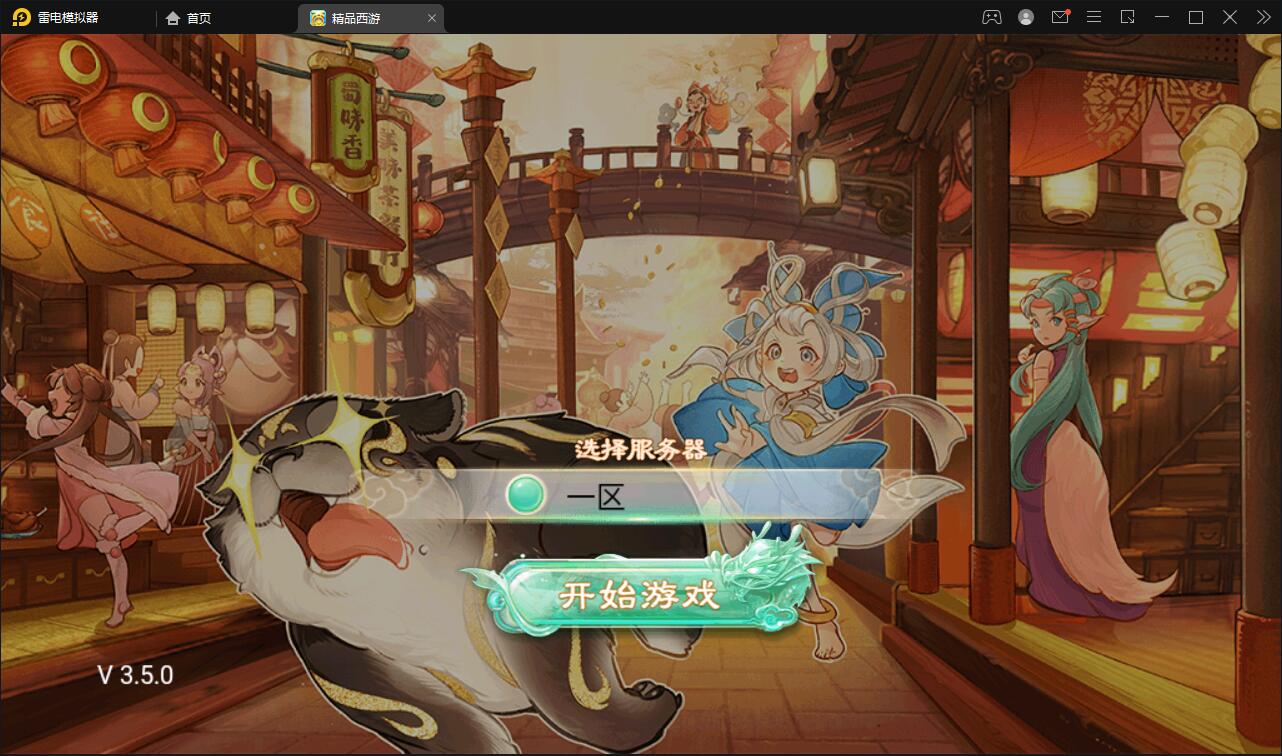Open the user profile icon
Image resolution: width=1282 pixels, height=756 pixels.
[x=1025, y=17]
